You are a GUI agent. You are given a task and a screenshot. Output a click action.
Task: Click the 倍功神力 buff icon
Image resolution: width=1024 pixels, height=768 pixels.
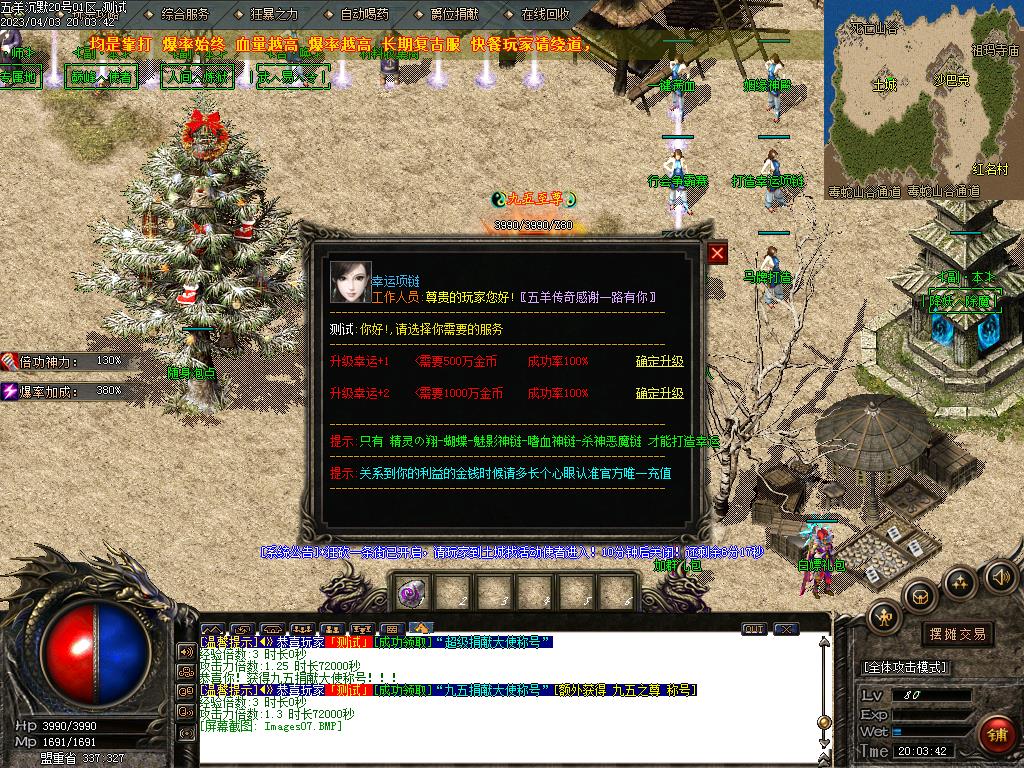(11, 361)
